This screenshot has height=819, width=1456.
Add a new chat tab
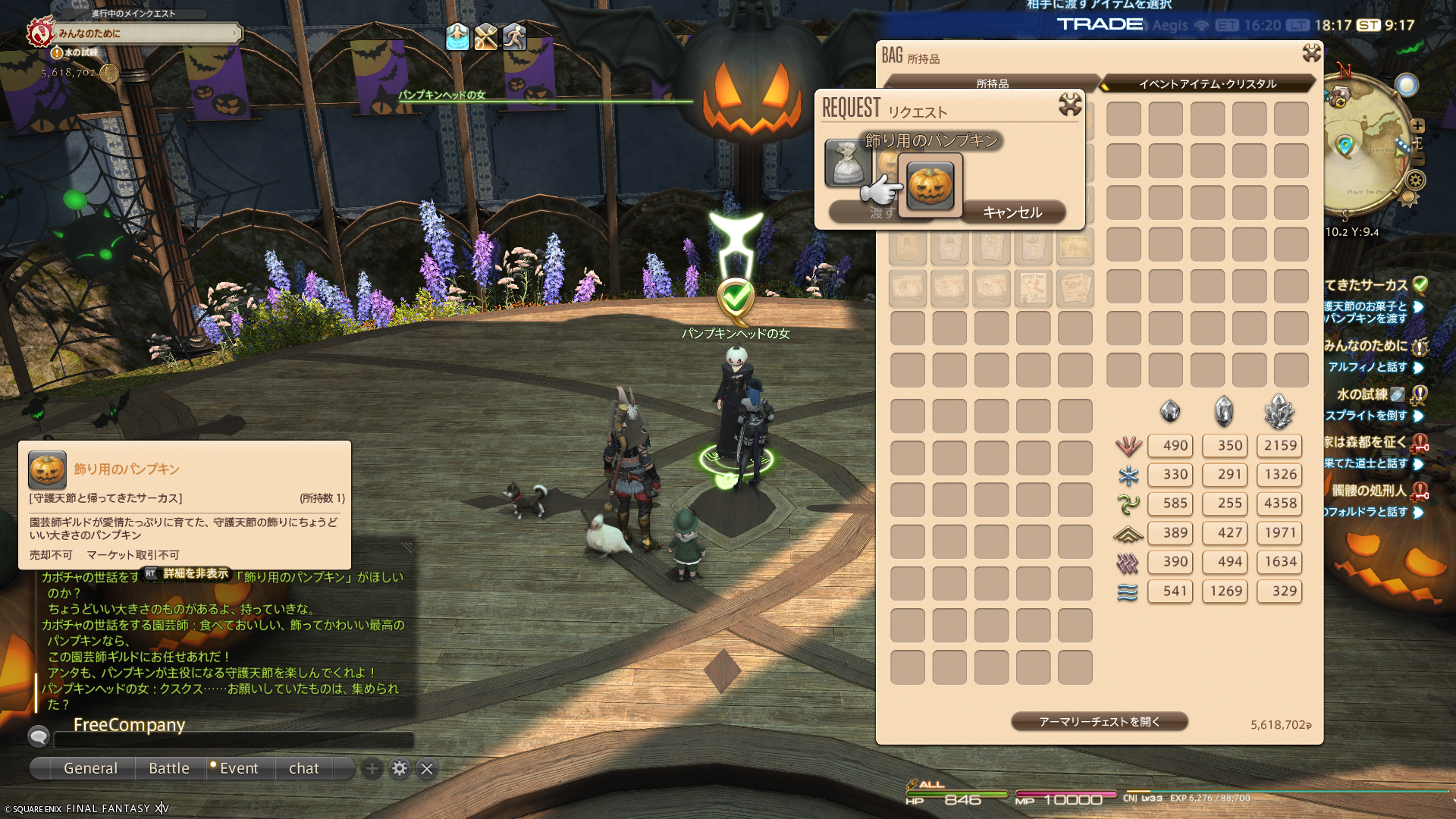tap(372, 769)
